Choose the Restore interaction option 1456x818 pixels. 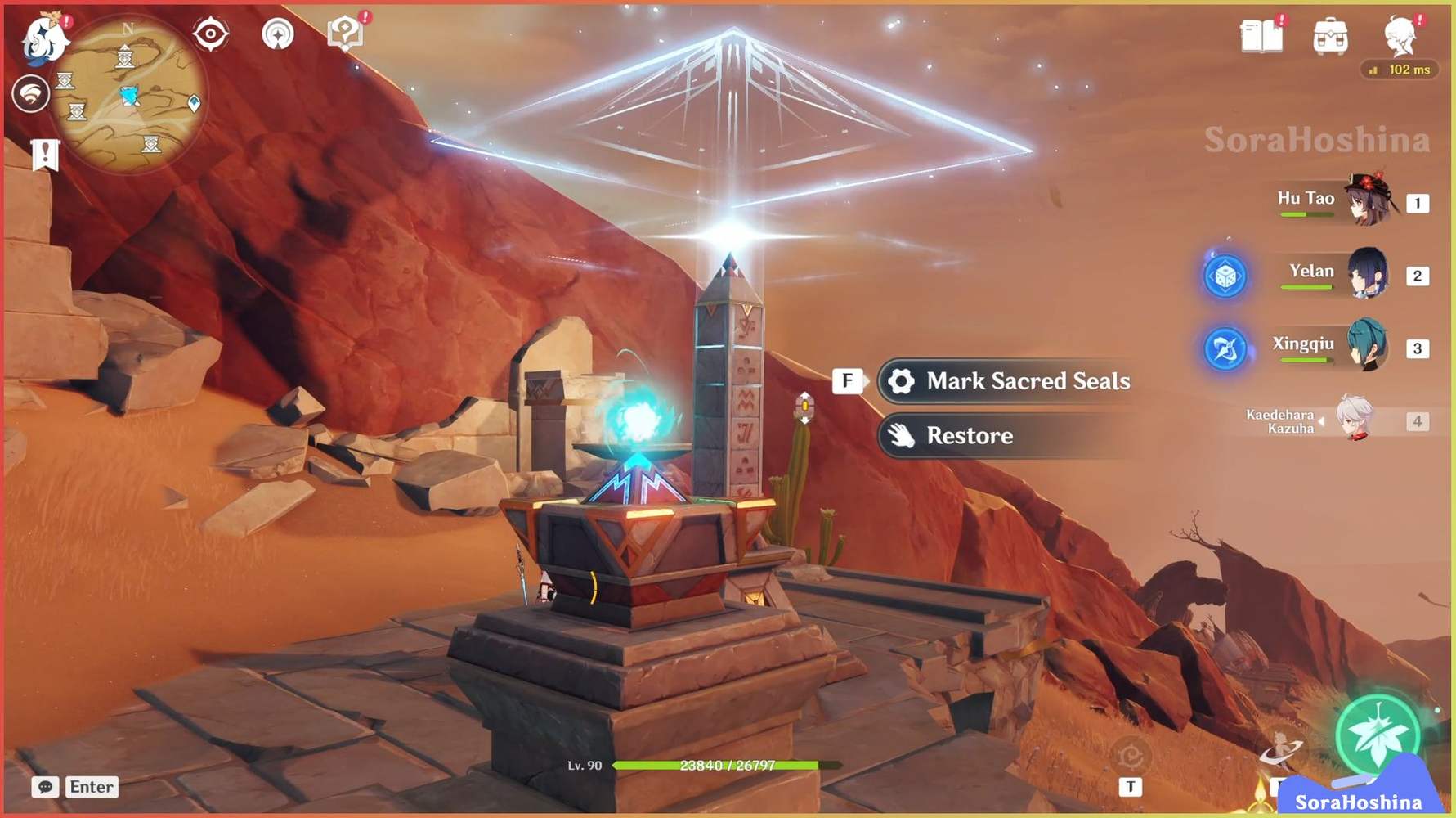969,436
